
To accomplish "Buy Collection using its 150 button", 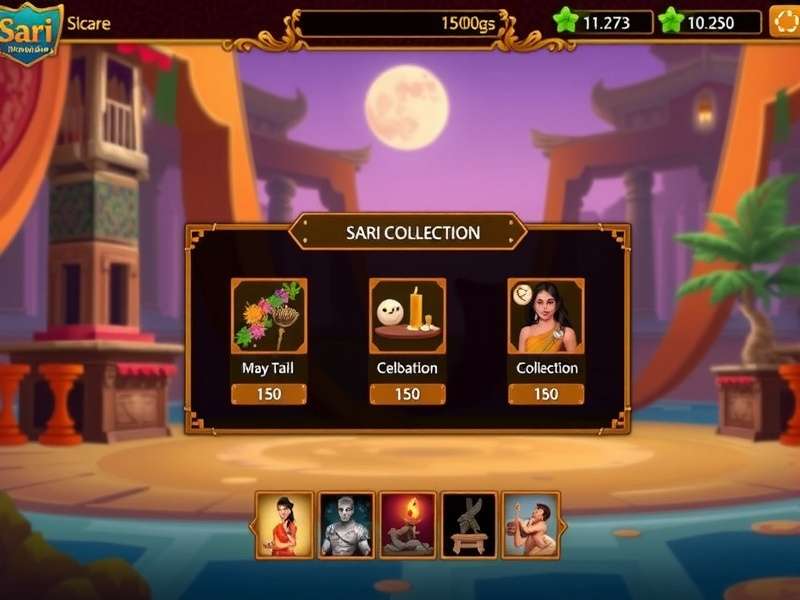I will [x=545, y=394].
